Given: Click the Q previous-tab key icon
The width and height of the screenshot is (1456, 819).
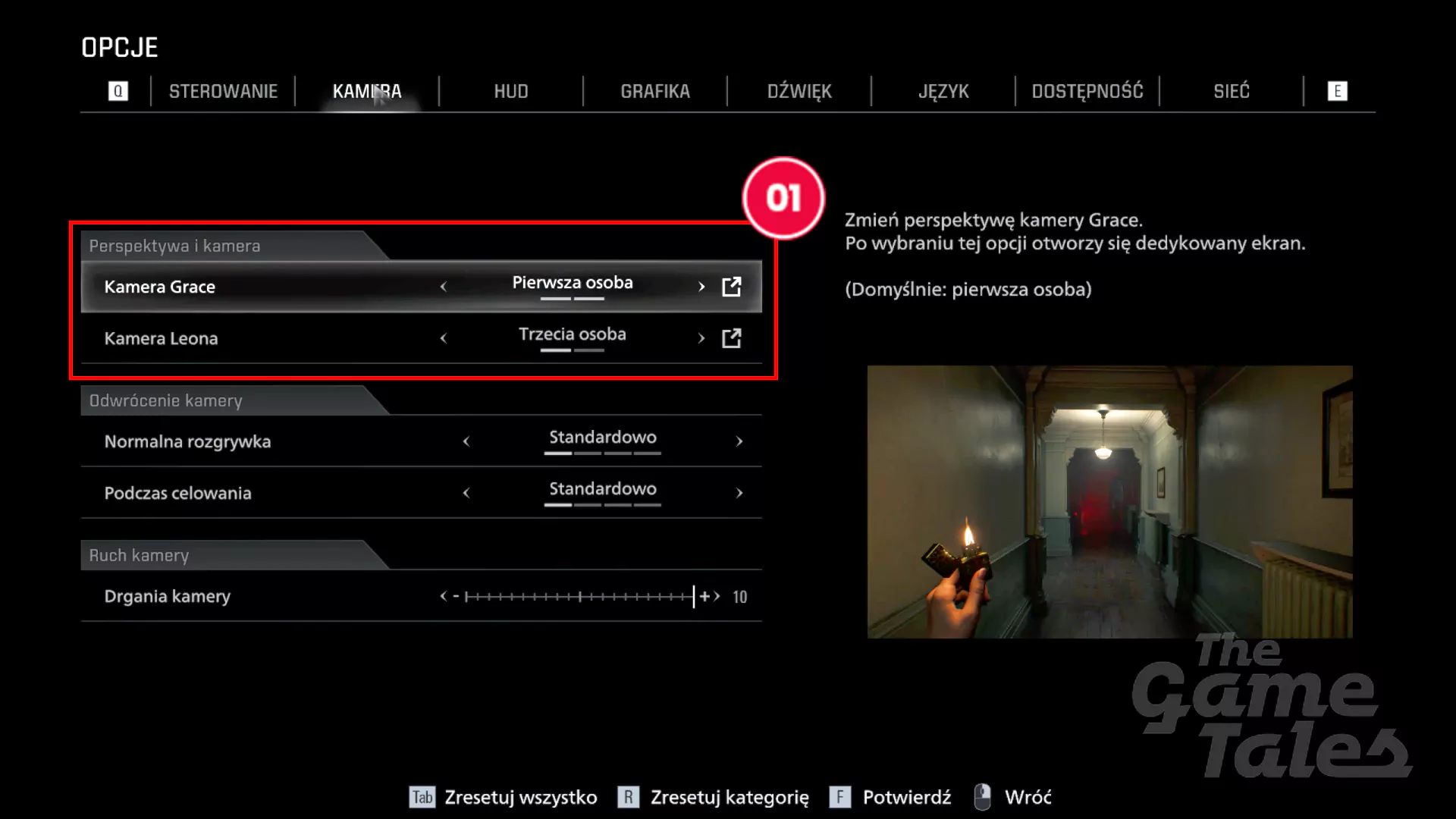Looking at the screenshot, I should coord(118,90).
